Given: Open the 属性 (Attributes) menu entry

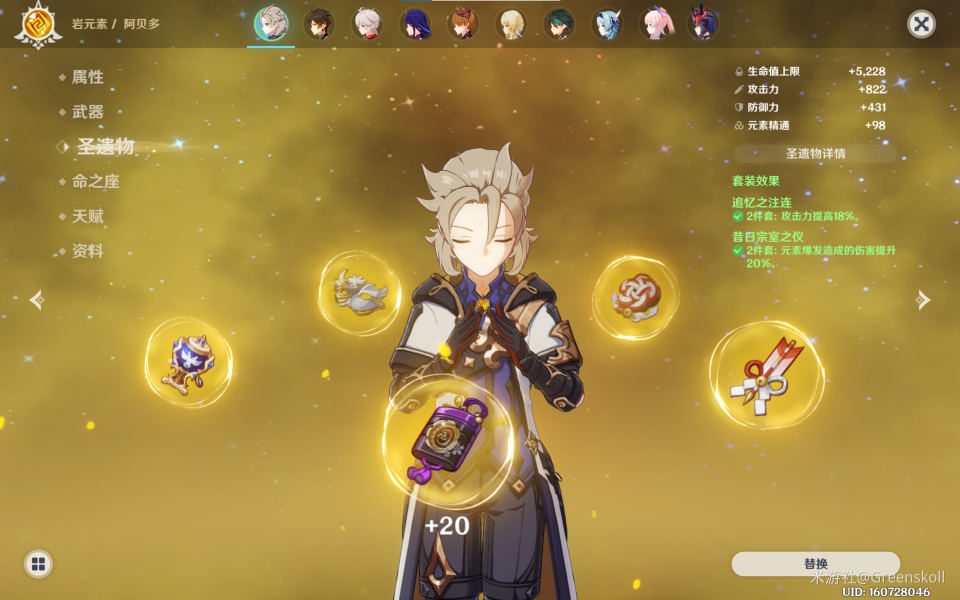Looking at the screenshot, I should click(x=87, y=77).
